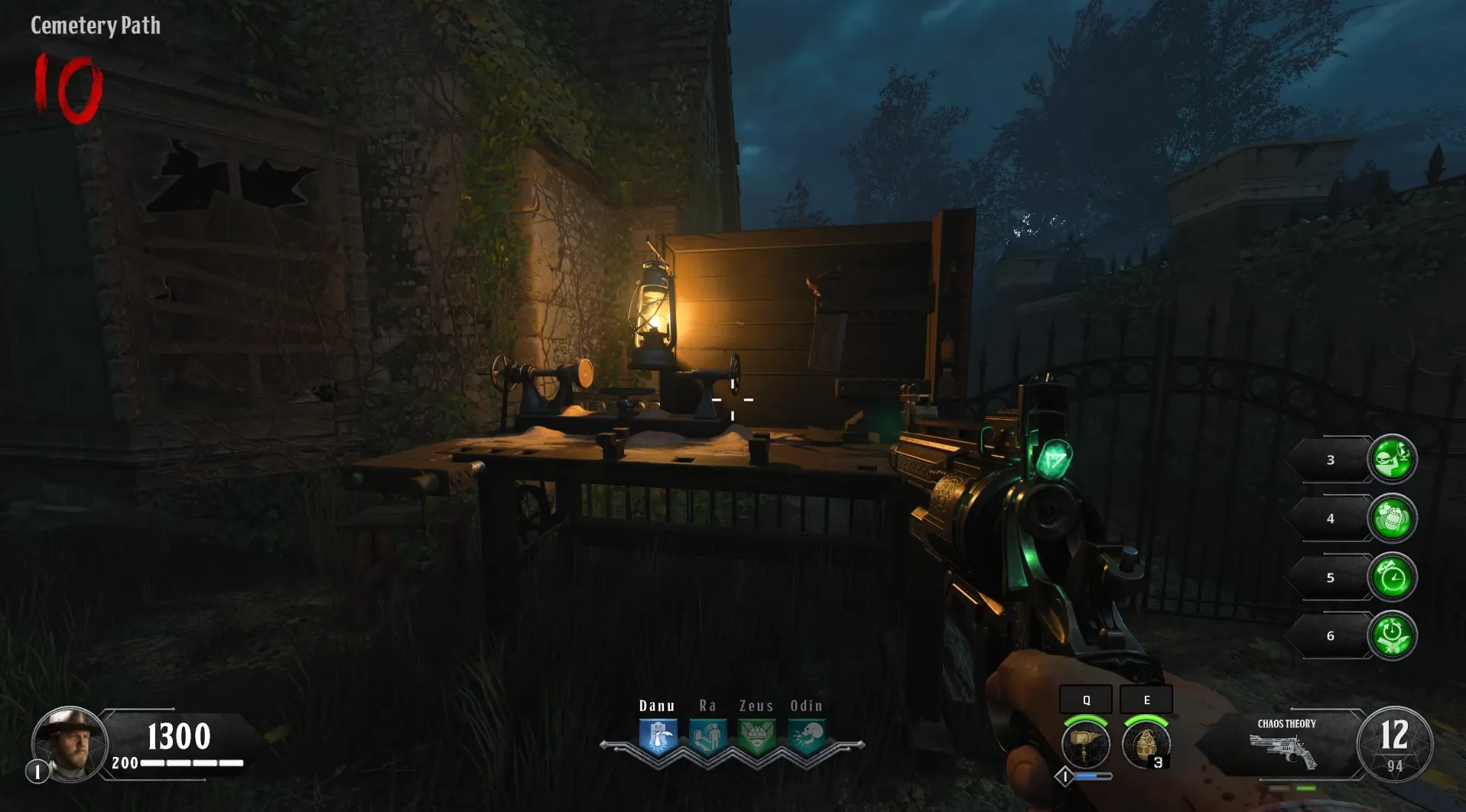Use the elixir in slot 3
The image size is (1466, 812).
click(x=1392, y=460)
